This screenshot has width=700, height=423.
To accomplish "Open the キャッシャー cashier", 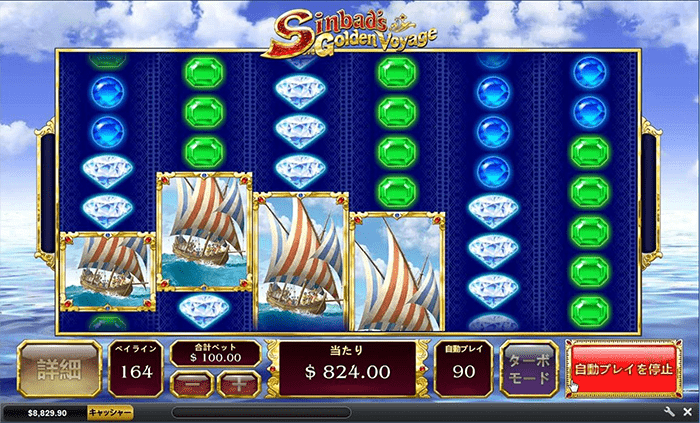I will click(109, 412).
